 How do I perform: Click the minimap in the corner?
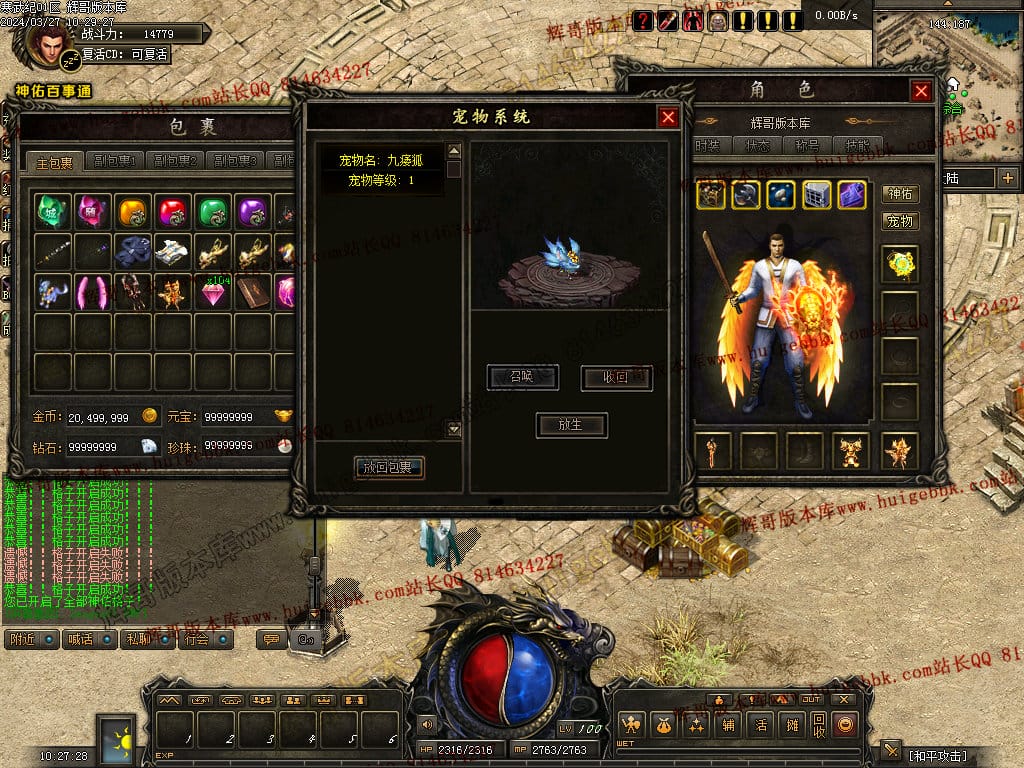(x=948, y=45)
